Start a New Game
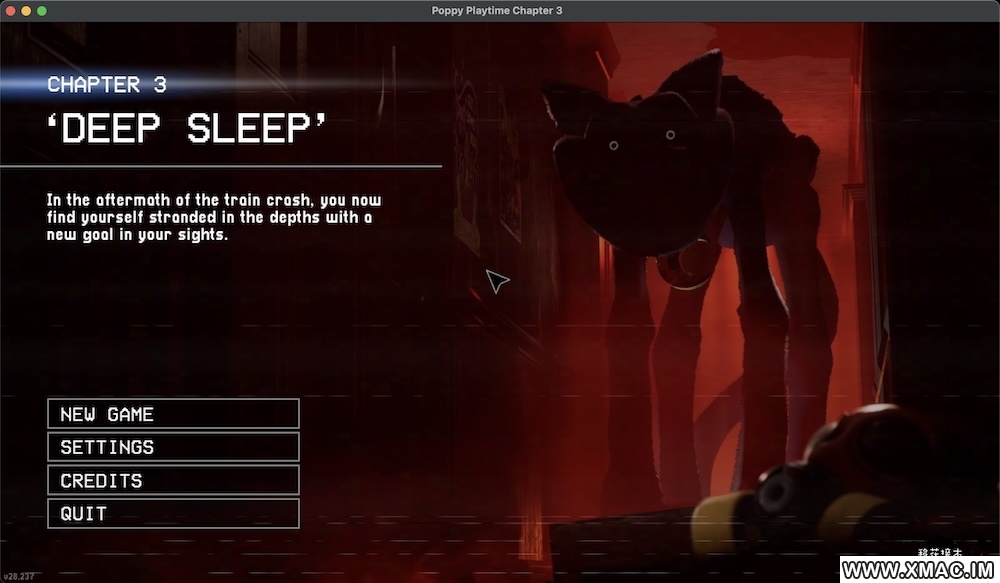The image size is (1000, 583). (173, 414)
